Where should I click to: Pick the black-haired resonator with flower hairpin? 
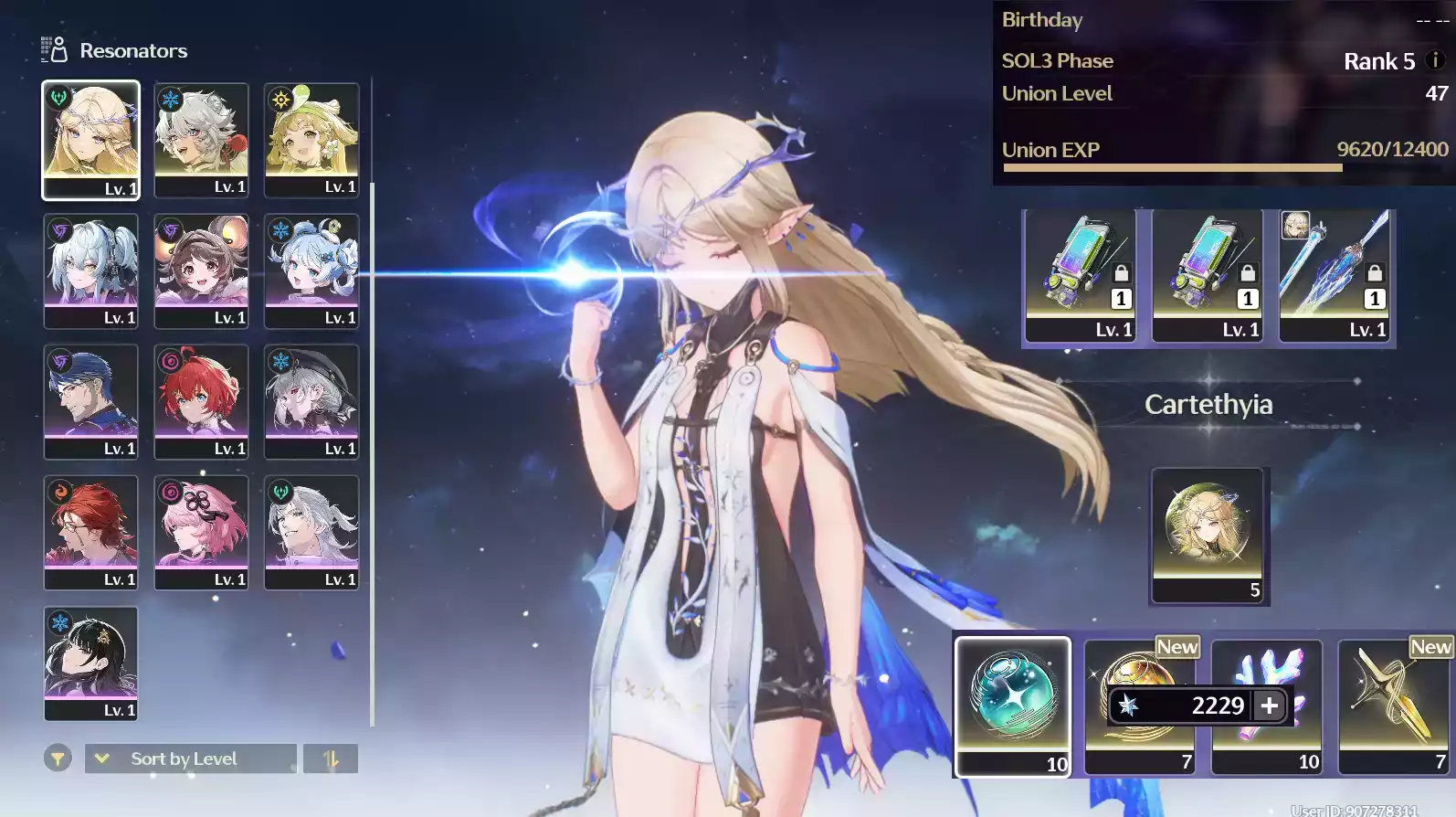tap(90, 663)
